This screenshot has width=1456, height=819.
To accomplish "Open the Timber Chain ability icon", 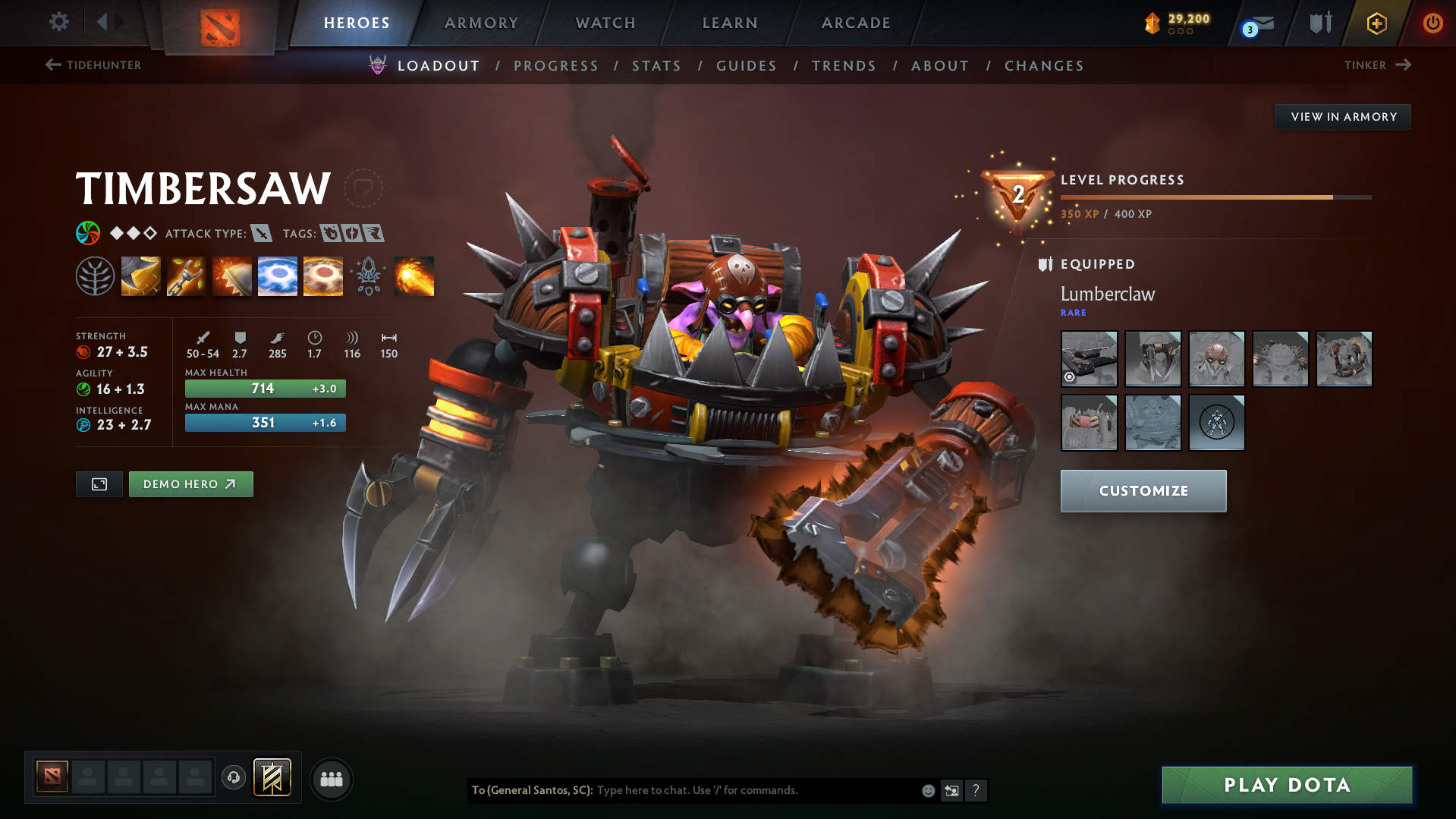I will (x=187, y=276).
